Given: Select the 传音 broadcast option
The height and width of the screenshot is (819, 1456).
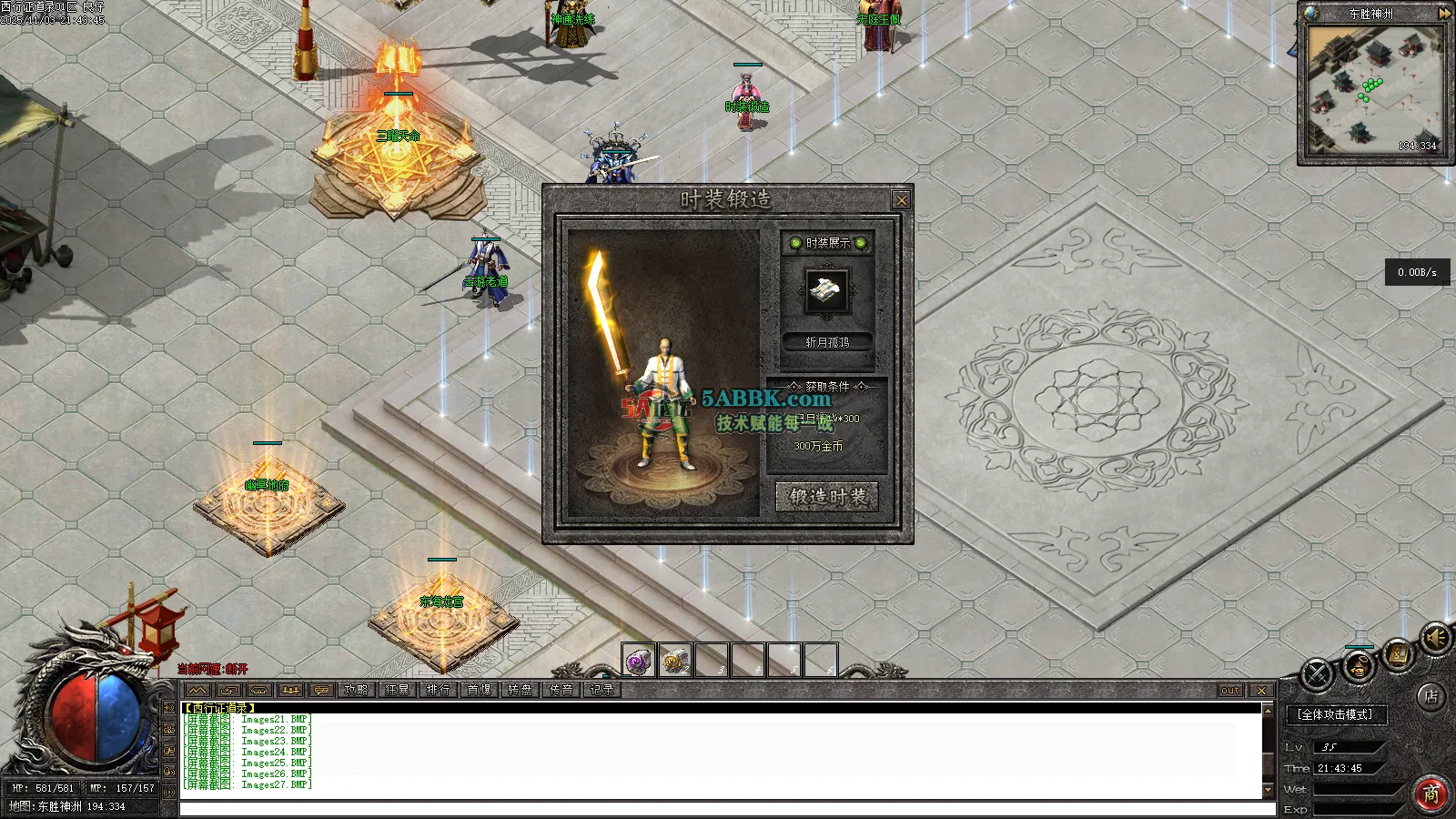Looking at the screenshot, I should (x=561, y=691).
